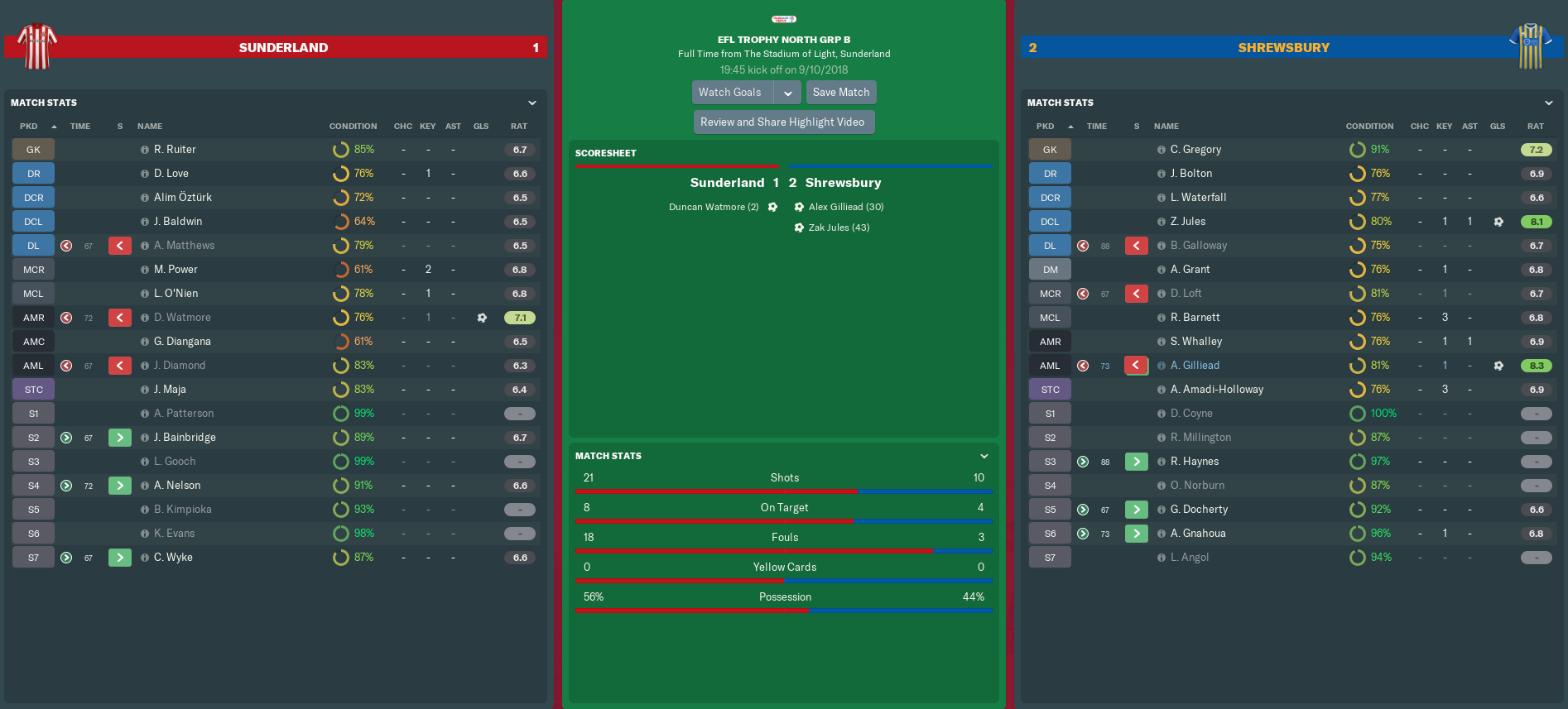
Task: Open centre Match Stats dropdown arrow
Action: (984, 457)
